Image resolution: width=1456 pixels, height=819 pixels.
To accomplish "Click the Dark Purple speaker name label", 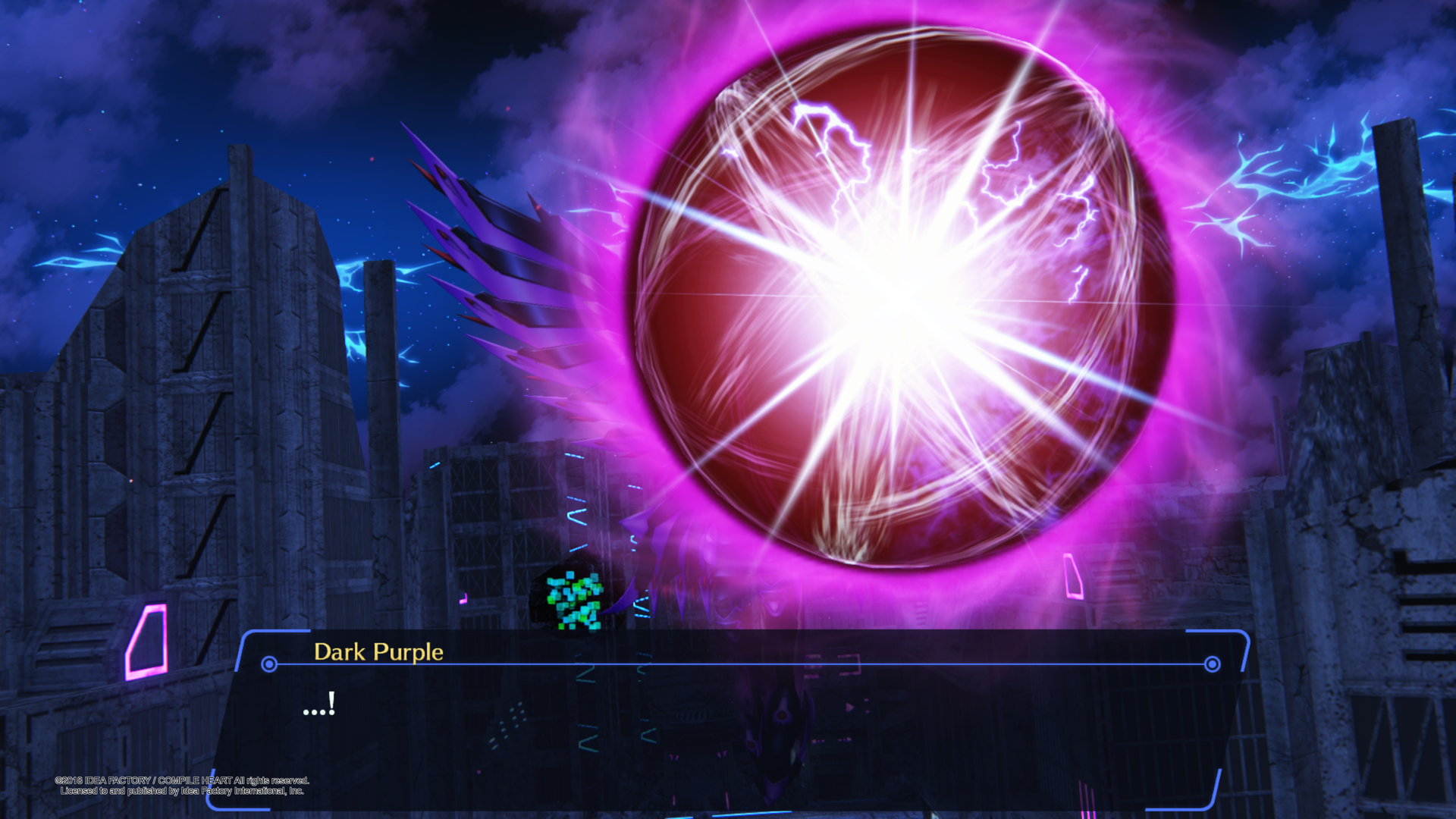I will (378, 651).
